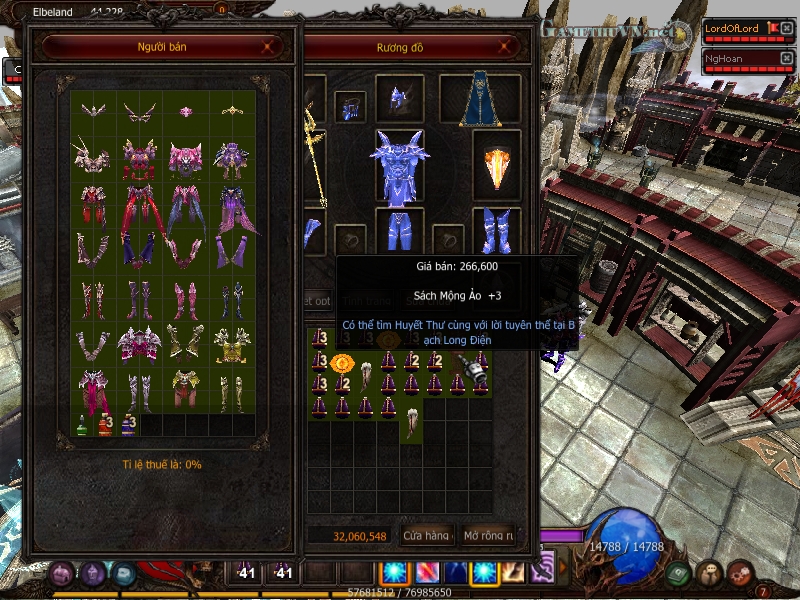Click the Mở rộng rương expand button
Screen dimensions: 800x600
click(x=489, y=536)
